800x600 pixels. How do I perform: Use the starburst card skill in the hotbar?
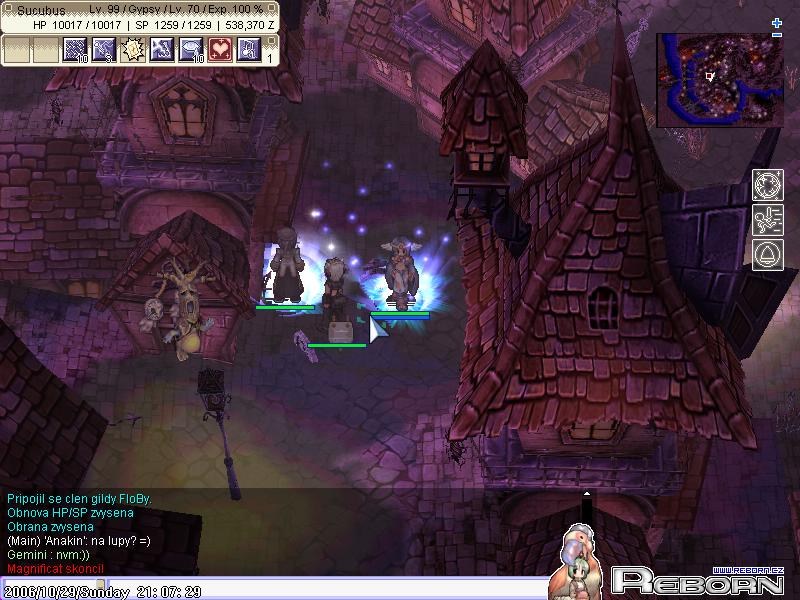pyautogui.click(x=133, y=49)
